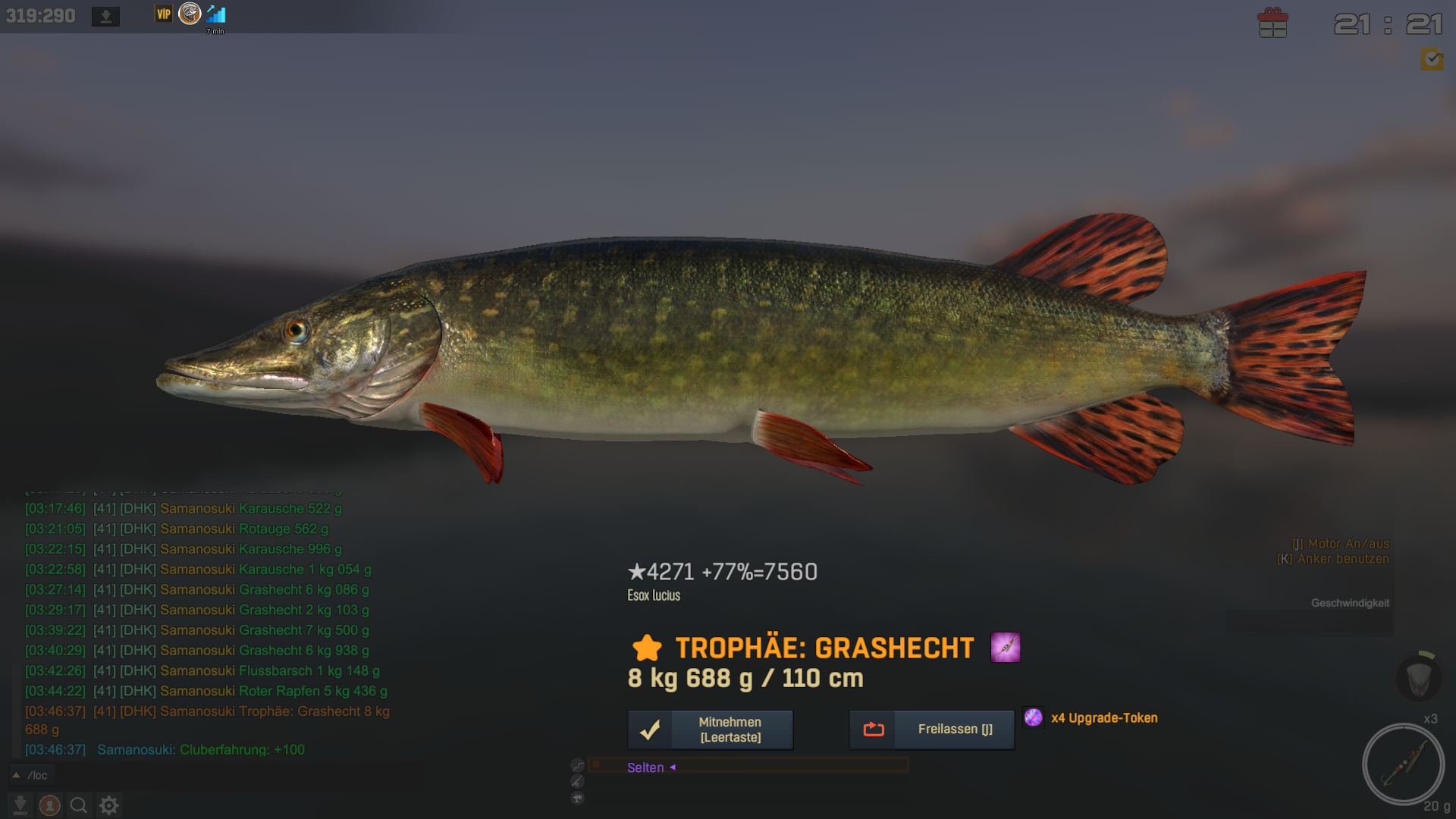Toggle the yellow checkmark task icon
The image size is (1456, 819).
coord(1432,59)
